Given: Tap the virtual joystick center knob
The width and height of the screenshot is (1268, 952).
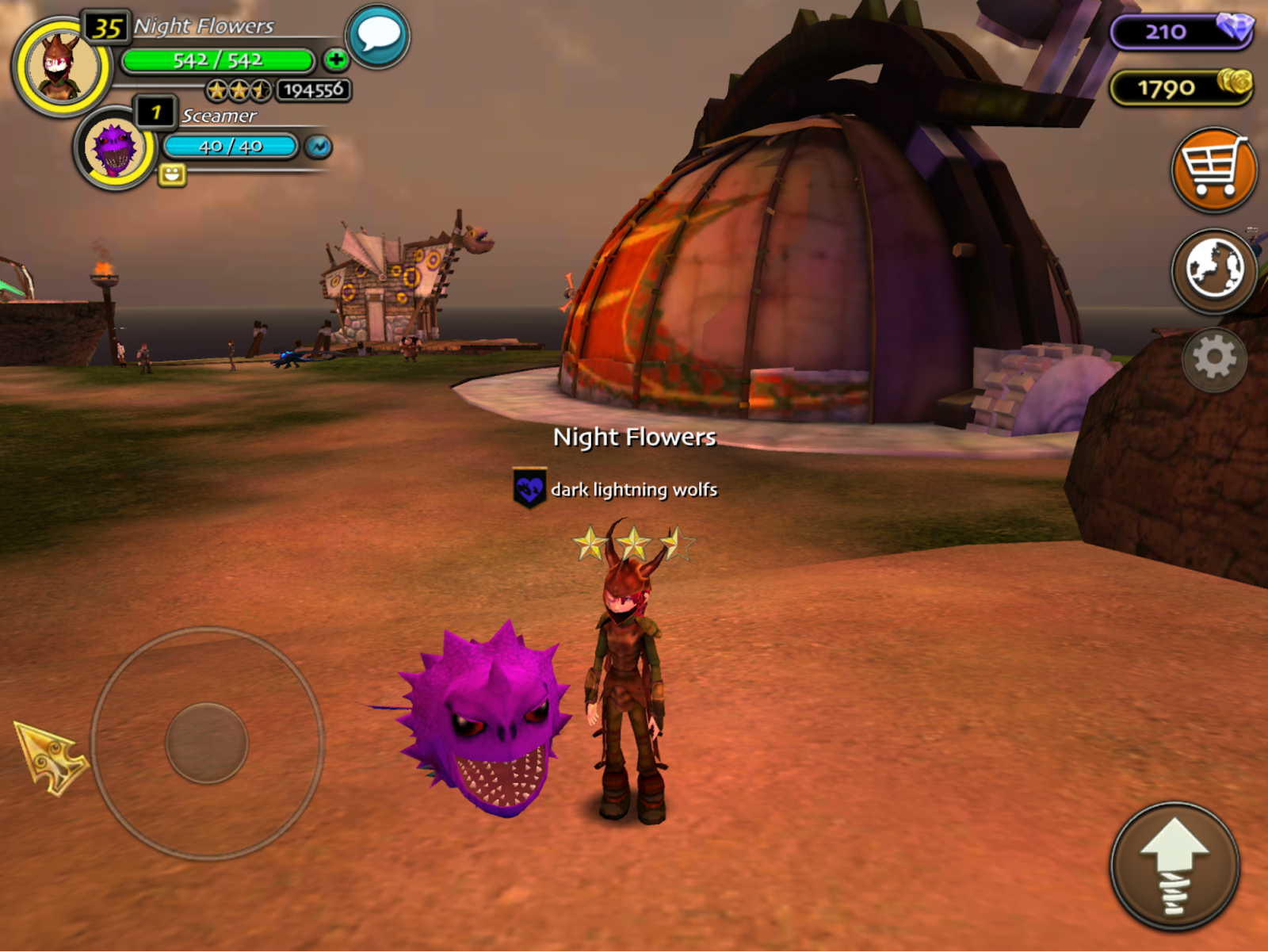Looking at the screenshot, I should click(x=207, y=744).
